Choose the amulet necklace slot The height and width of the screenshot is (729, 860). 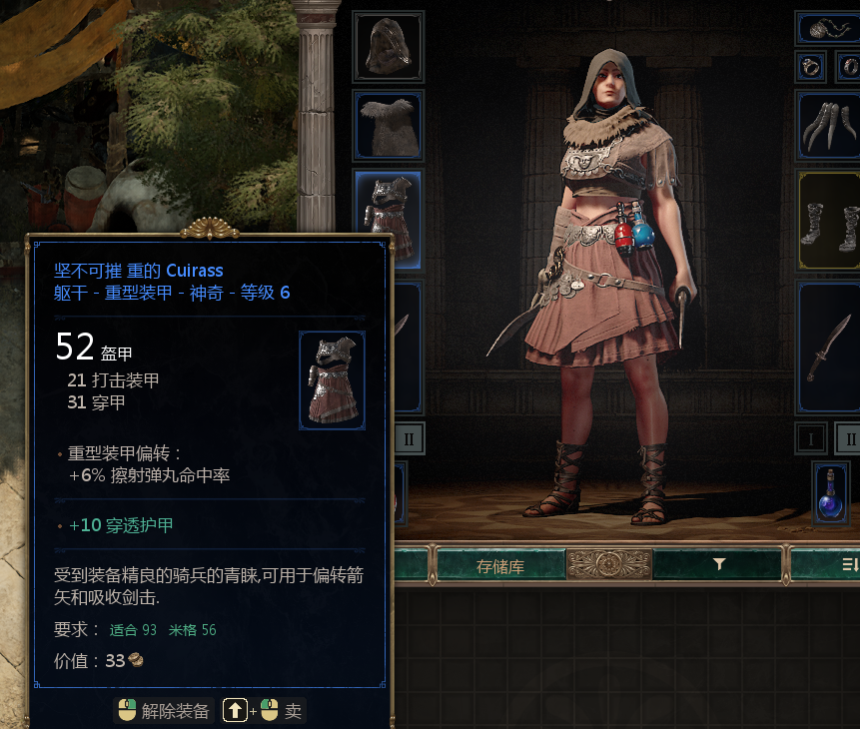[x=827, y=28]
